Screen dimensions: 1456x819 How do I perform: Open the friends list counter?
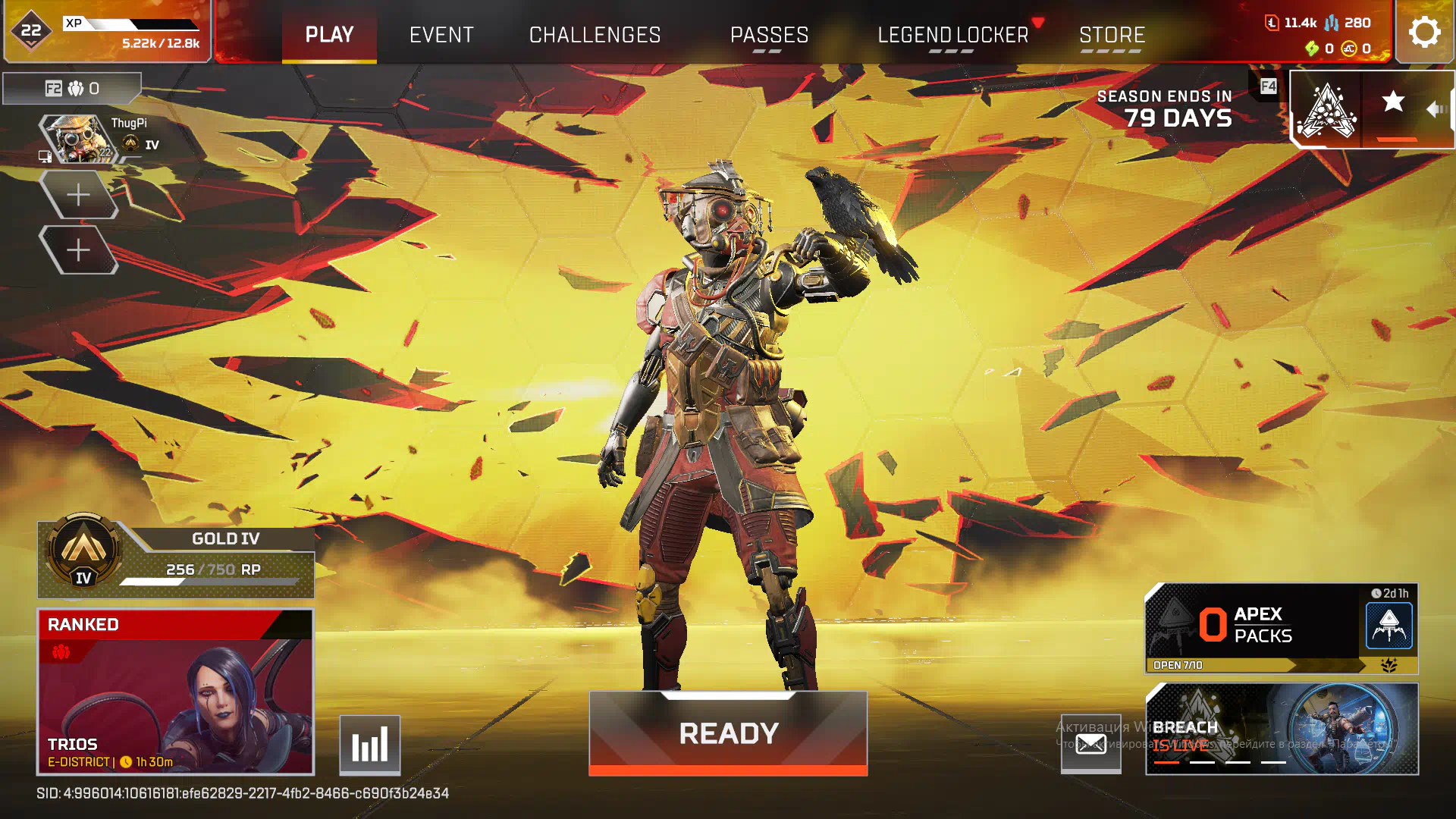72,89
